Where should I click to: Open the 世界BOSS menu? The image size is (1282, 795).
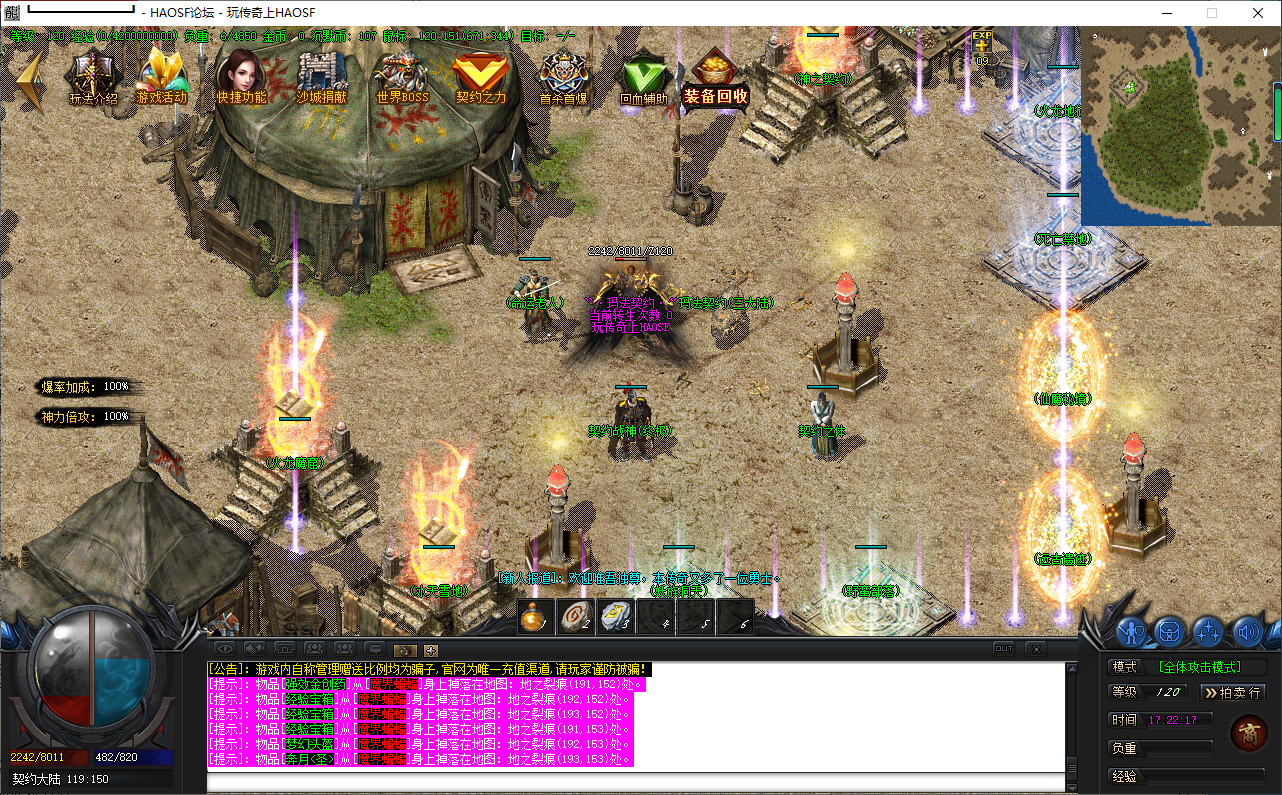click(x=401, y=76)
